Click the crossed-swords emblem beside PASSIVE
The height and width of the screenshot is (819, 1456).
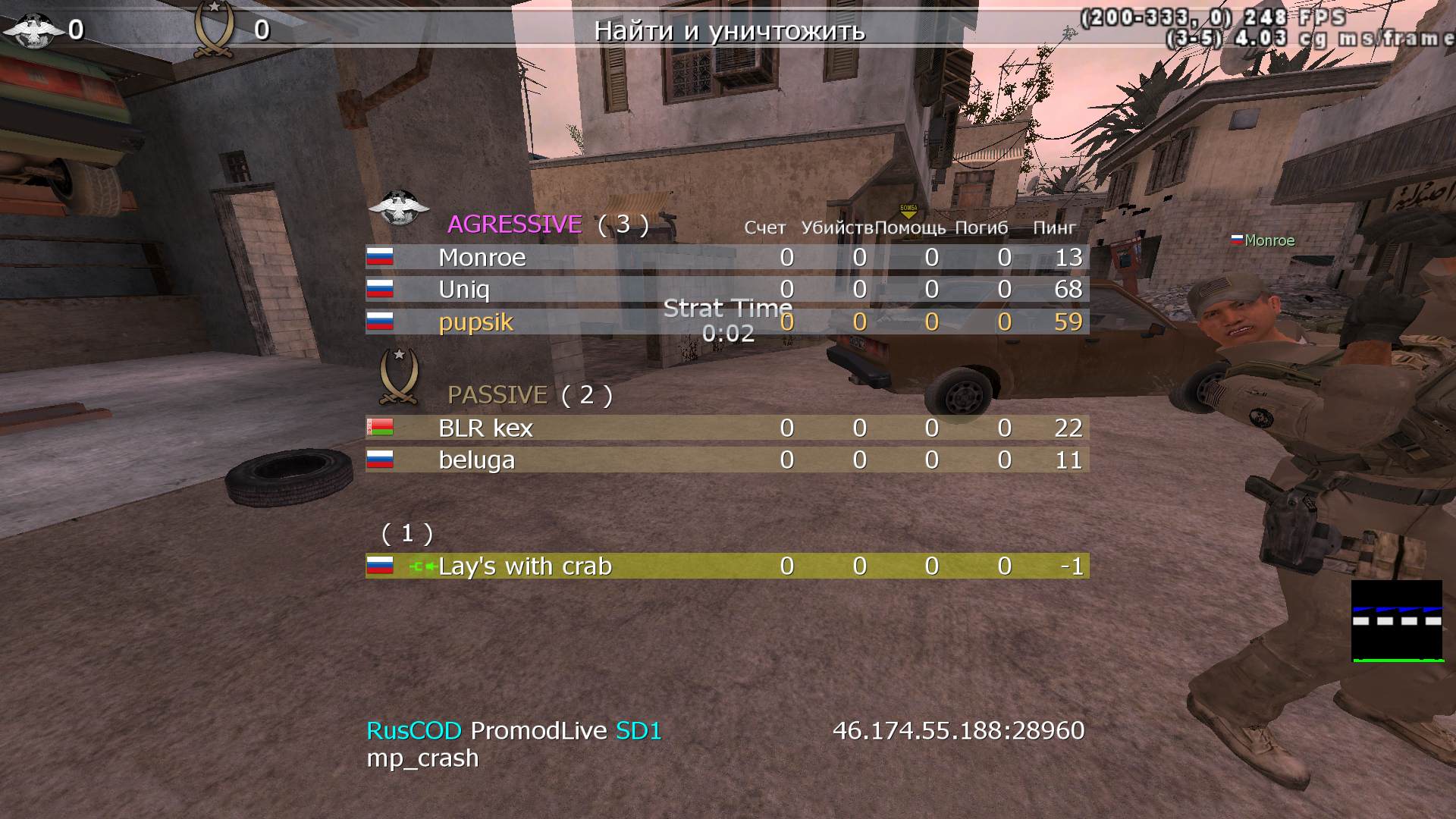(399, 377)
